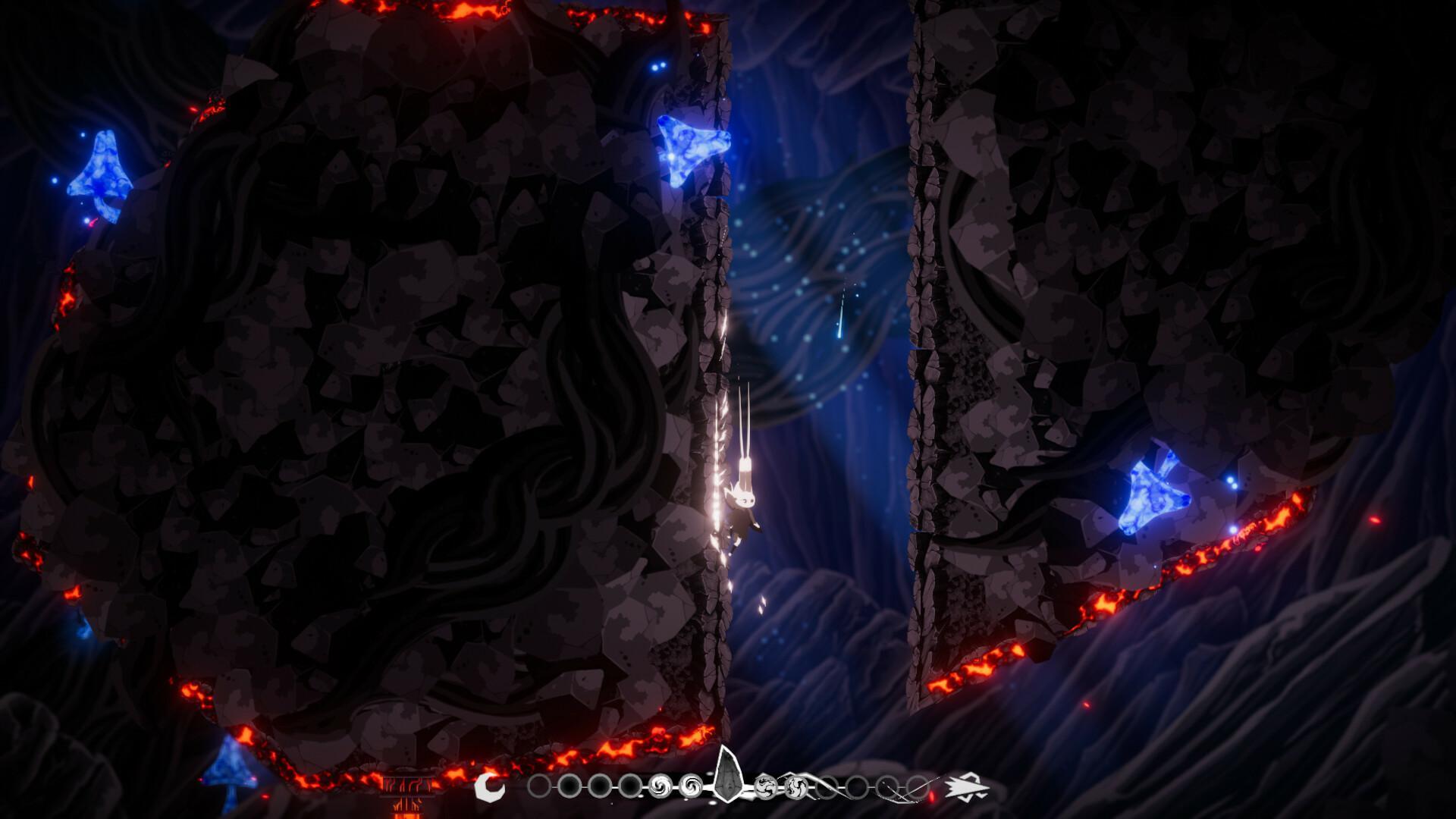Click the dragon-swirl orb right of the crystal
Viewport: 1456px width, 819px height.
tap(766, 786)
